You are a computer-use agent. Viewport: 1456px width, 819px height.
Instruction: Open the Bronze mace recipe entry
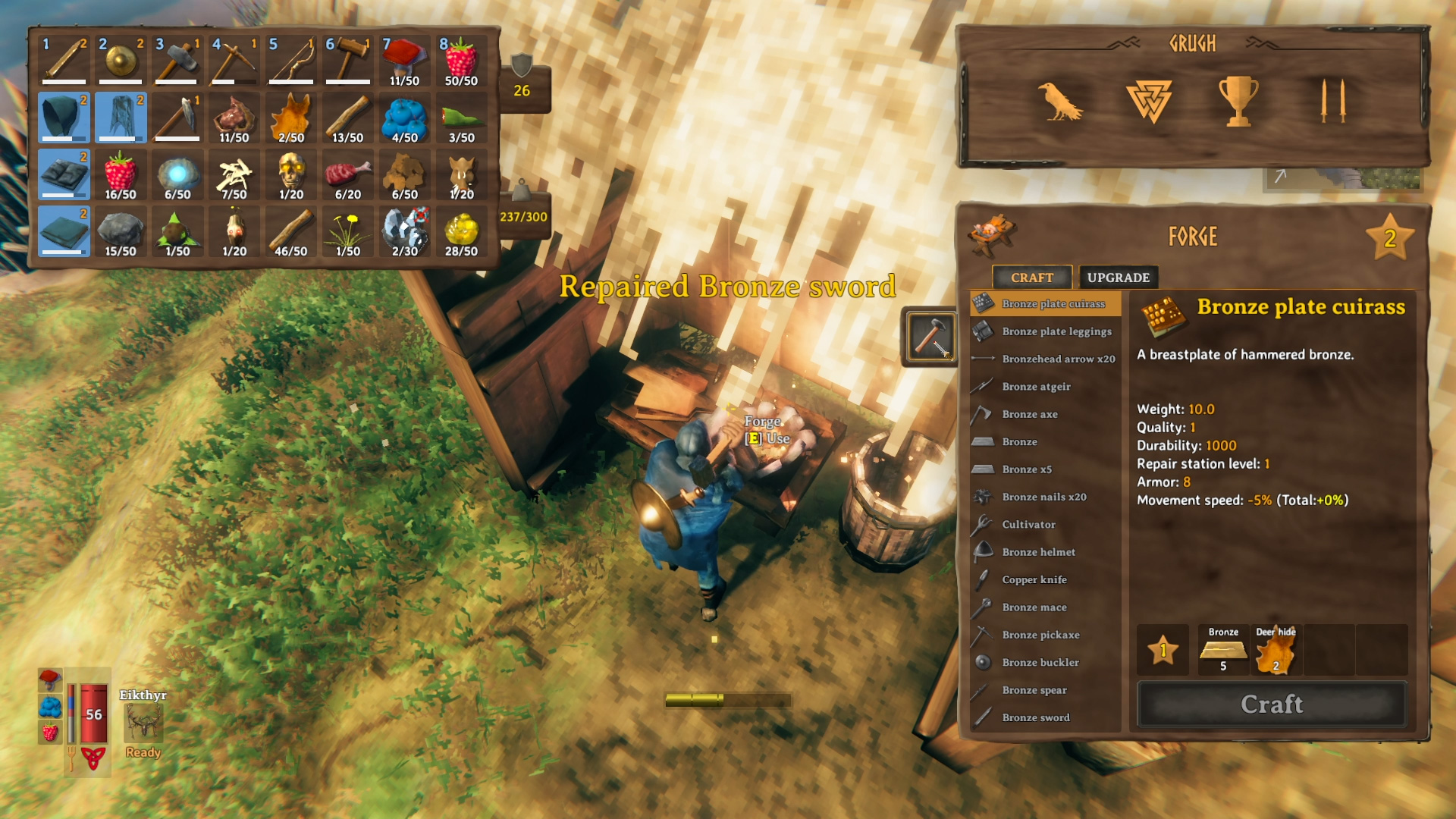click(x=1034, y=607)
